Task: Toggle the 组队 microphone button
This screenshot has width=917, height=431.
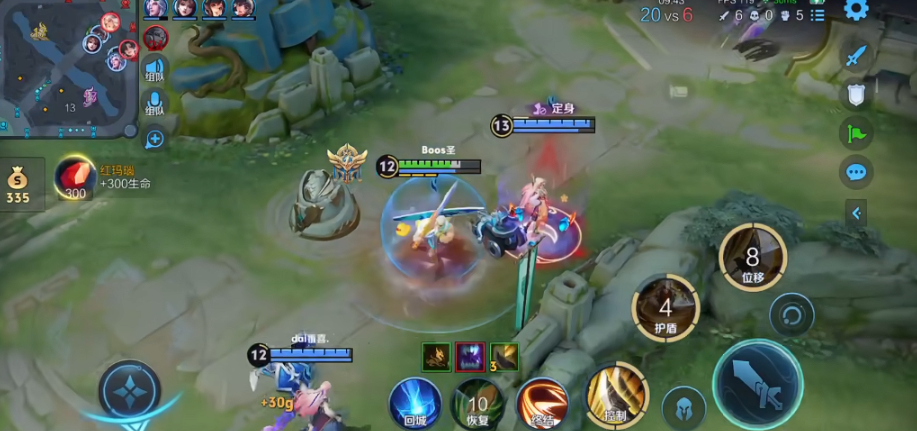Action: [155, 103]
